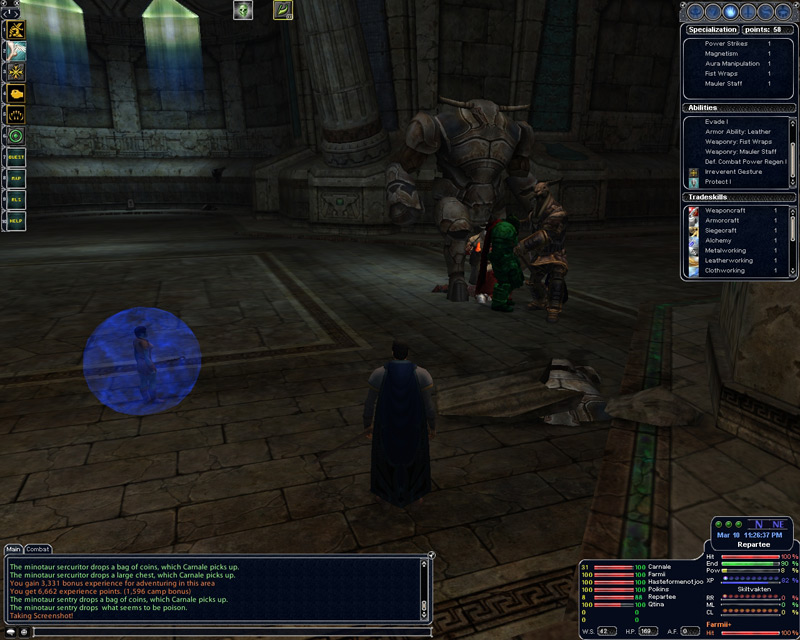This screenshot has height=640, width=800.
Task: Select the Protect I ability
Action: tap(718, 182)
